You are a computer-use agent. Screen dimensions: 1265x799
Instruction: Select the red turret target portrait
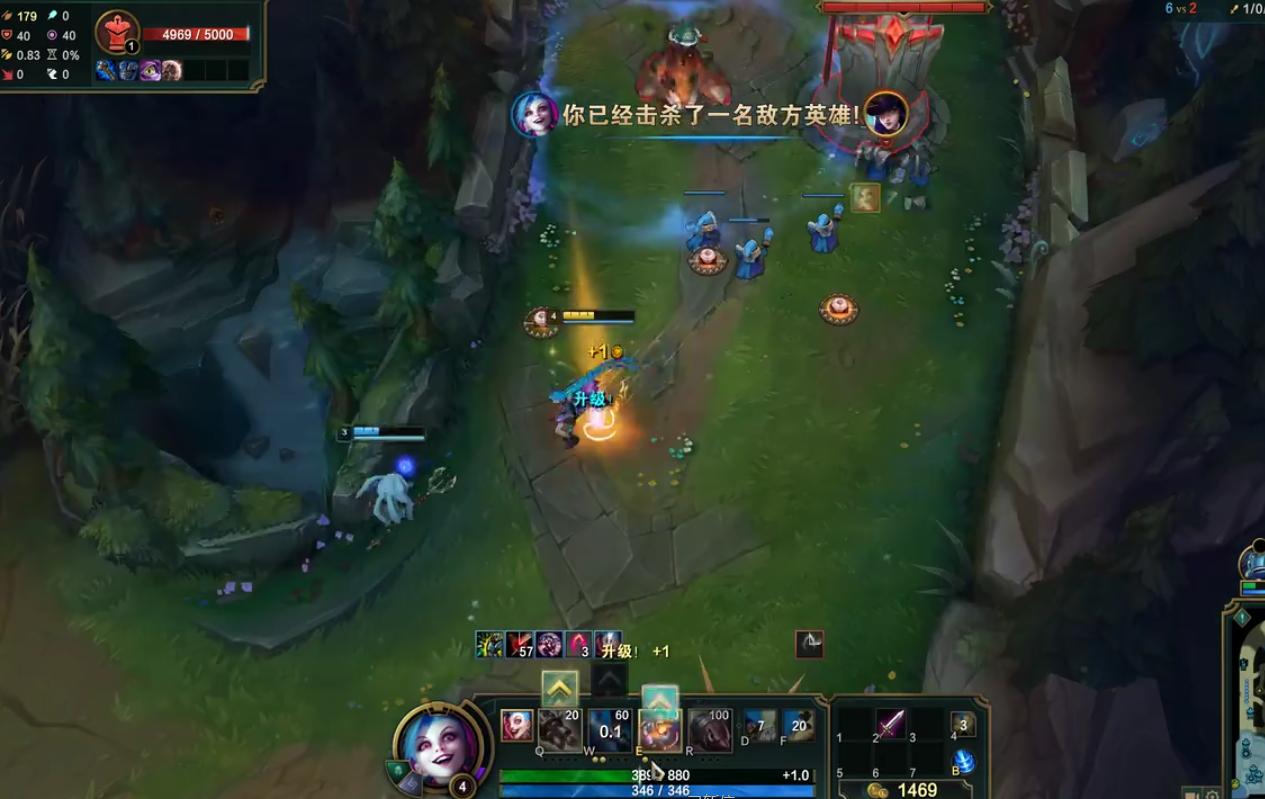pyautogui.click(x=117, y=32)
